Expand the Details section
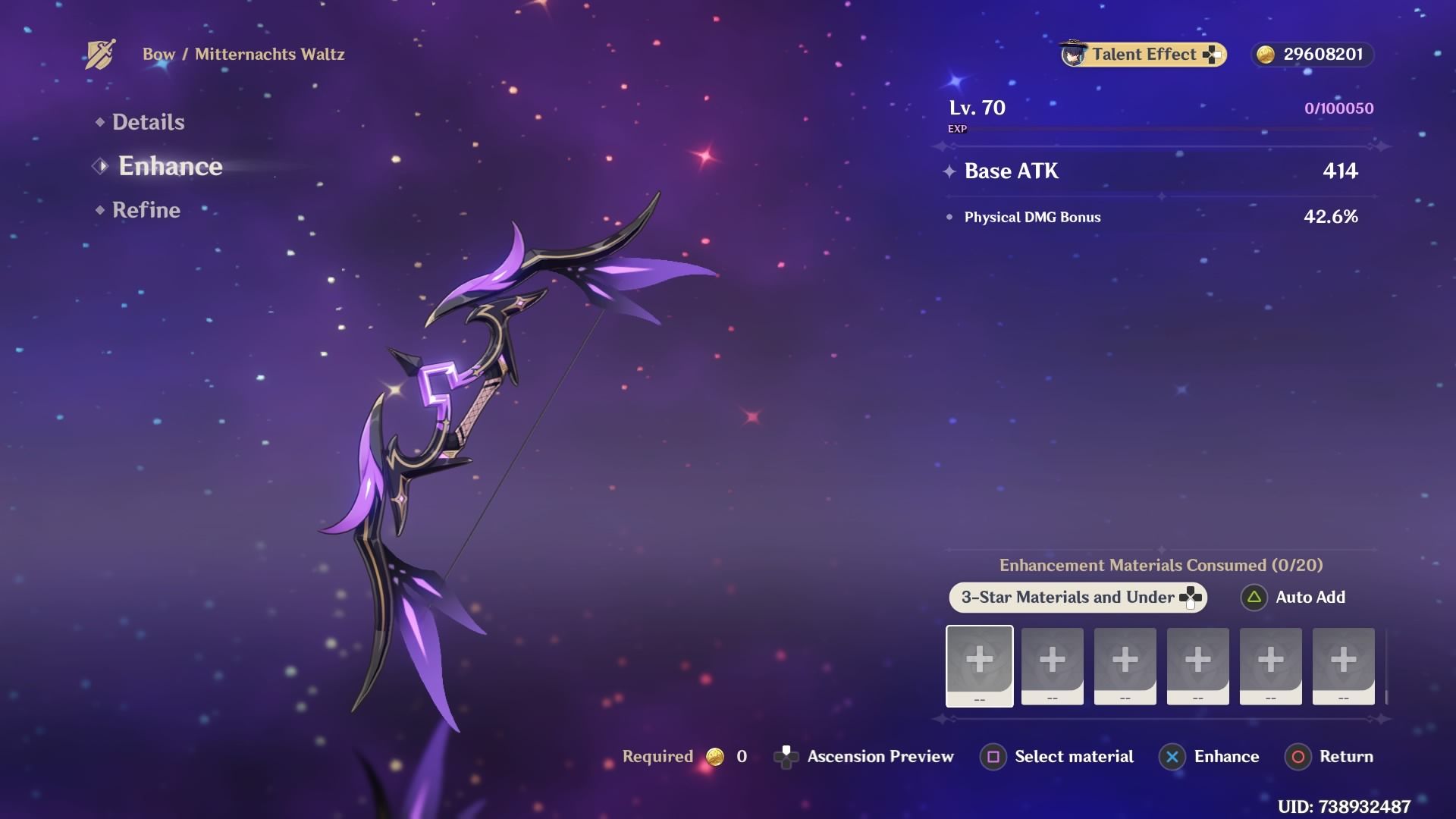This screenshot has height=819, width=1456. 148,121
